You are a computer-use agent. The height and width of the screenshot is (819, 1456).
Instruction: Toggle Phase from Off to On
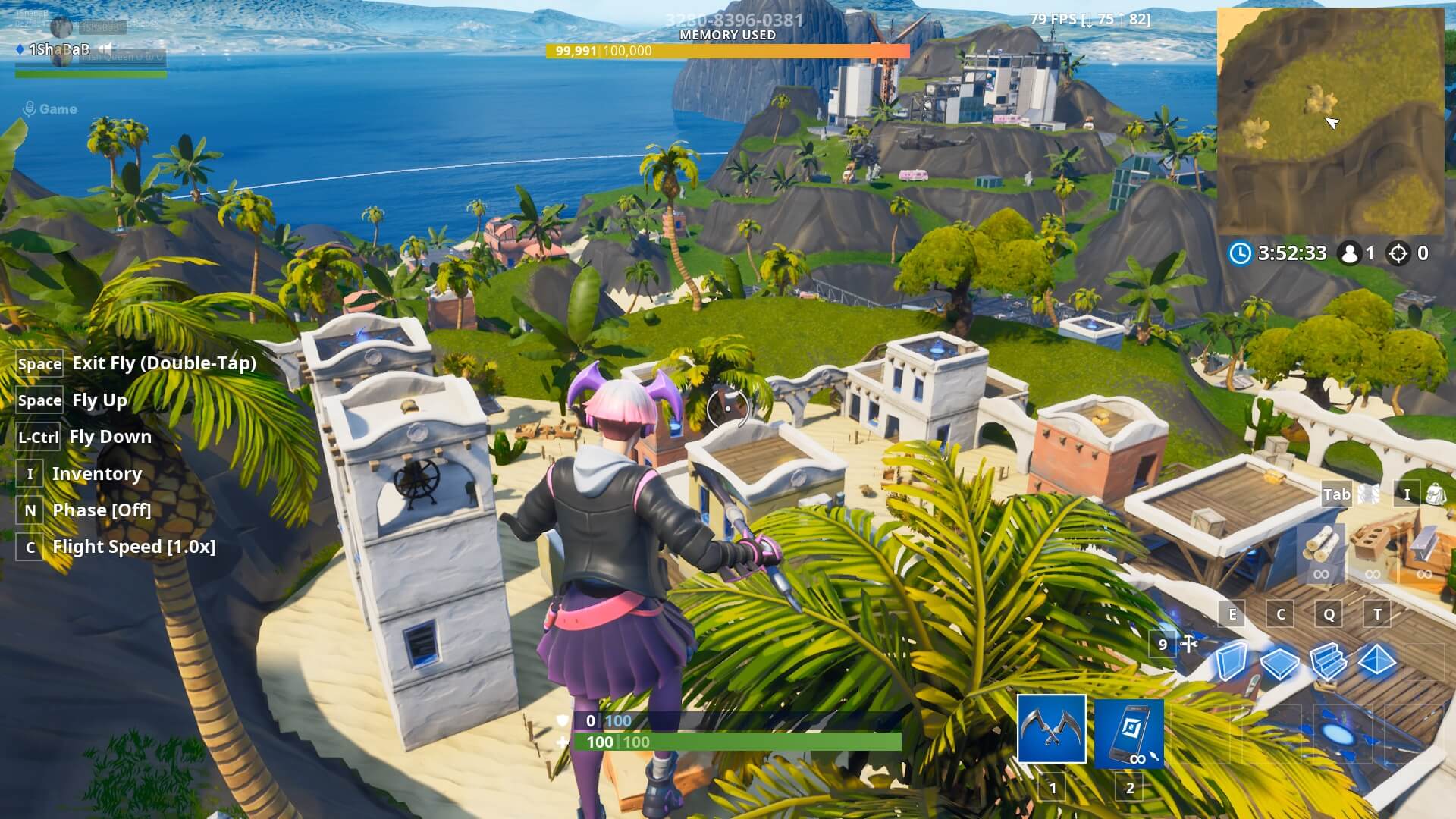[99, 510]
